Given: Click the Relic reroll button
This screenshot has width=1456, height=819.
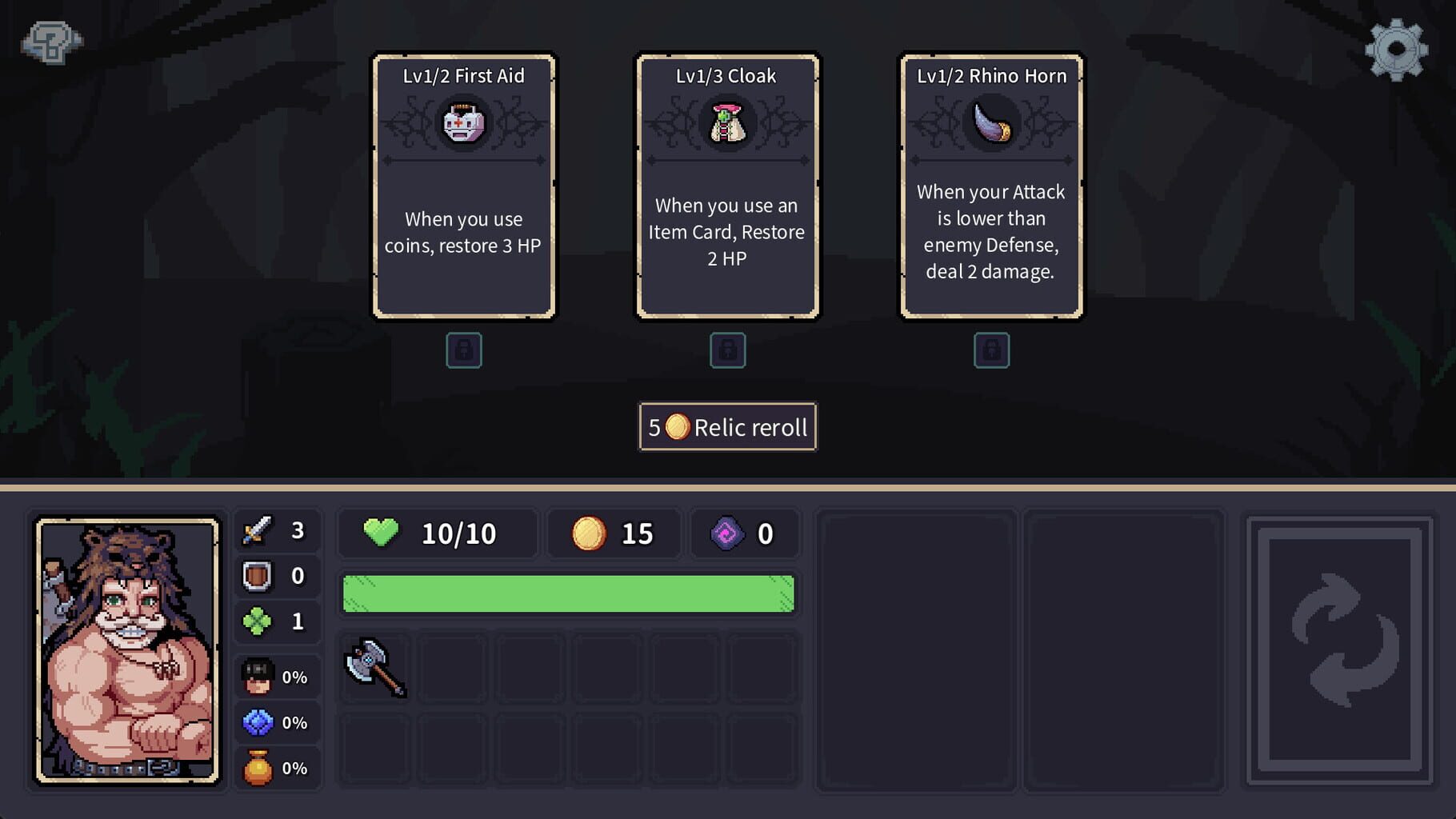Looking at the screenshot, I should [726, 427].
